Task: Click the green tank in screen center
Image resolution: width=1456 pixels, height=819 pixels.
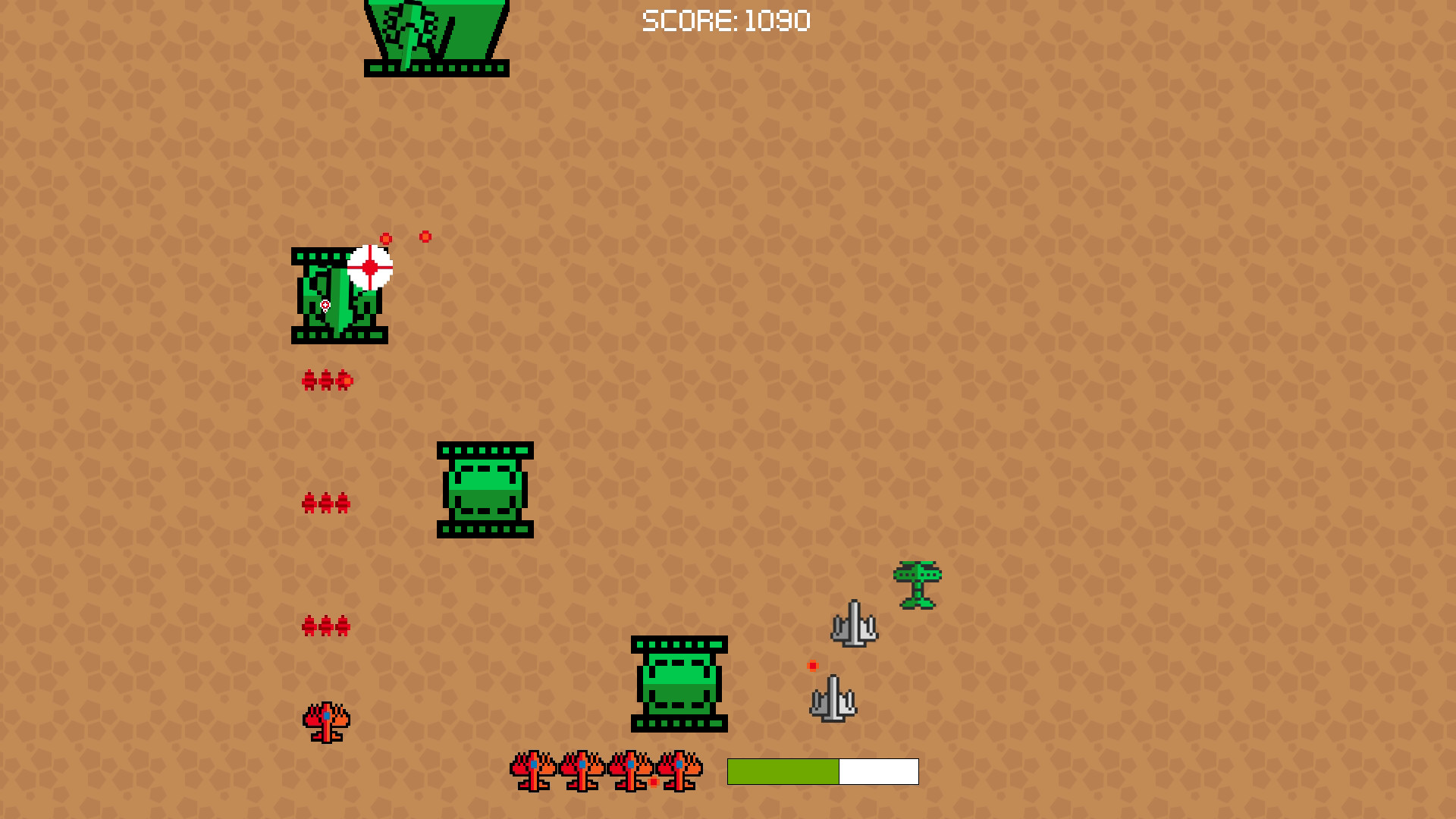Action: [x=485, y=489]
